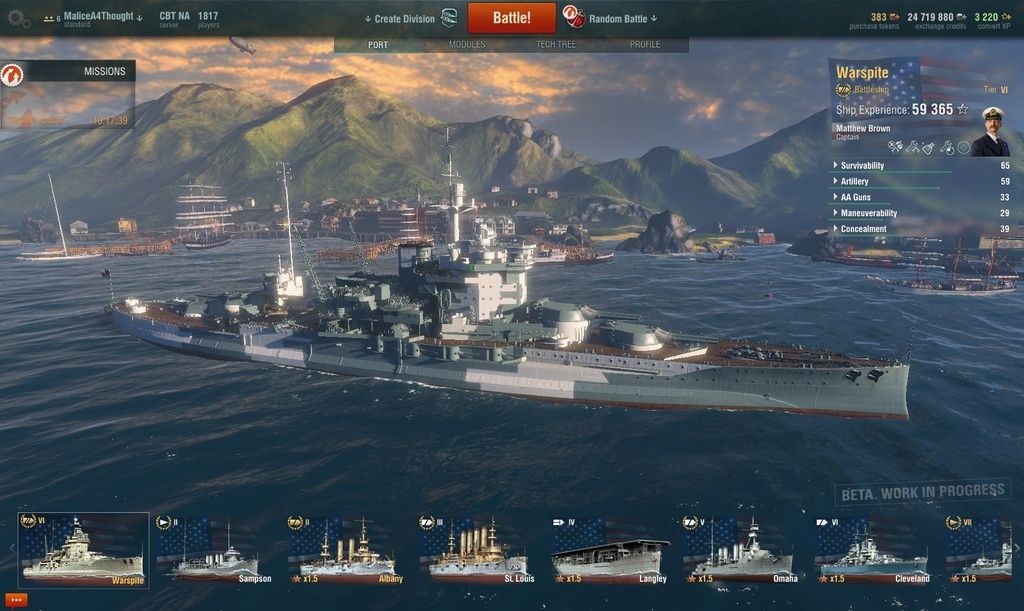The height and width of the screenshot is (611, 1024).
Task: Open the settings gear menu
Action: (18, 18)
